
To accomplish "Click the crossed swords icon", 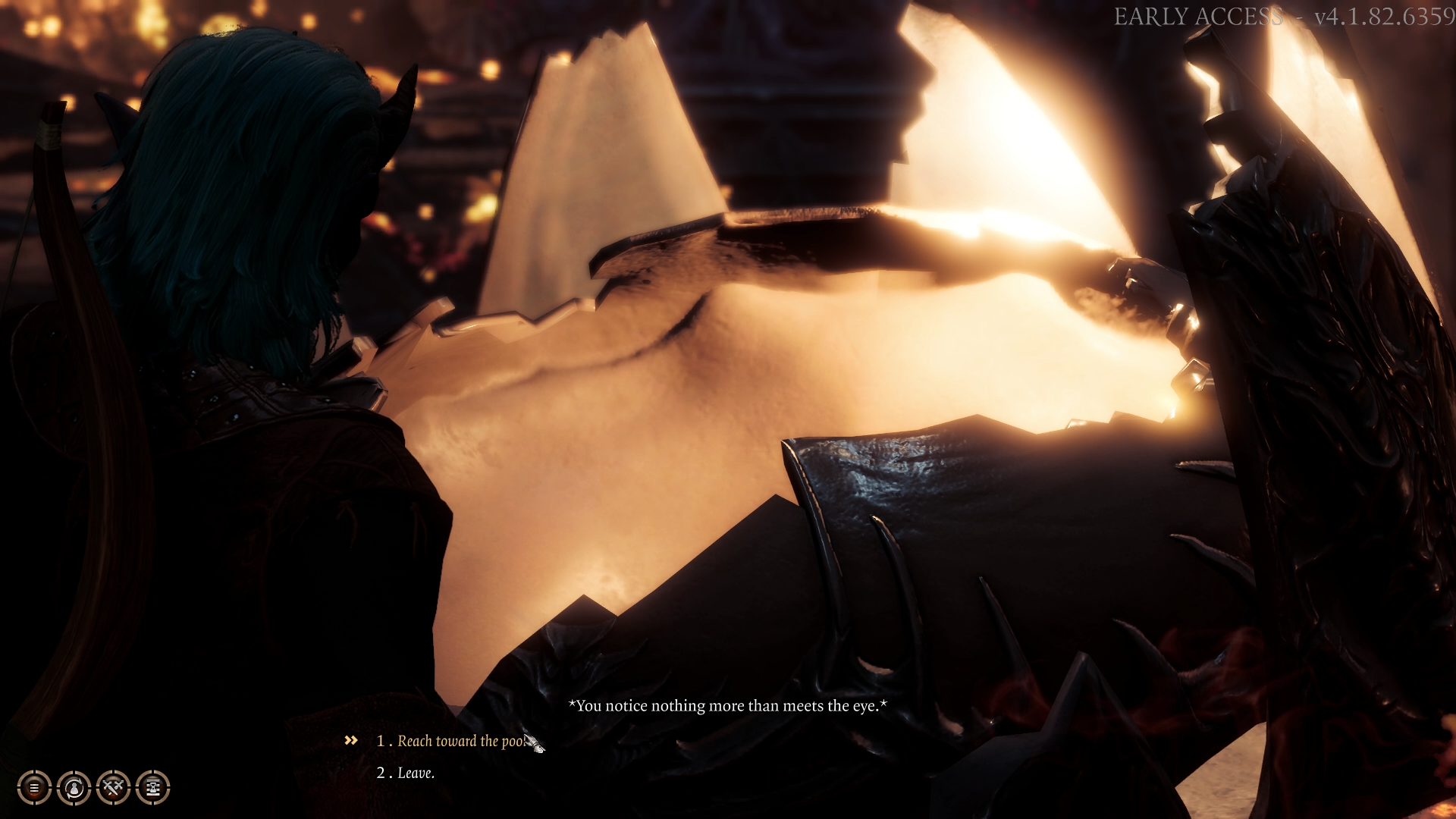I will click(113, 788).
